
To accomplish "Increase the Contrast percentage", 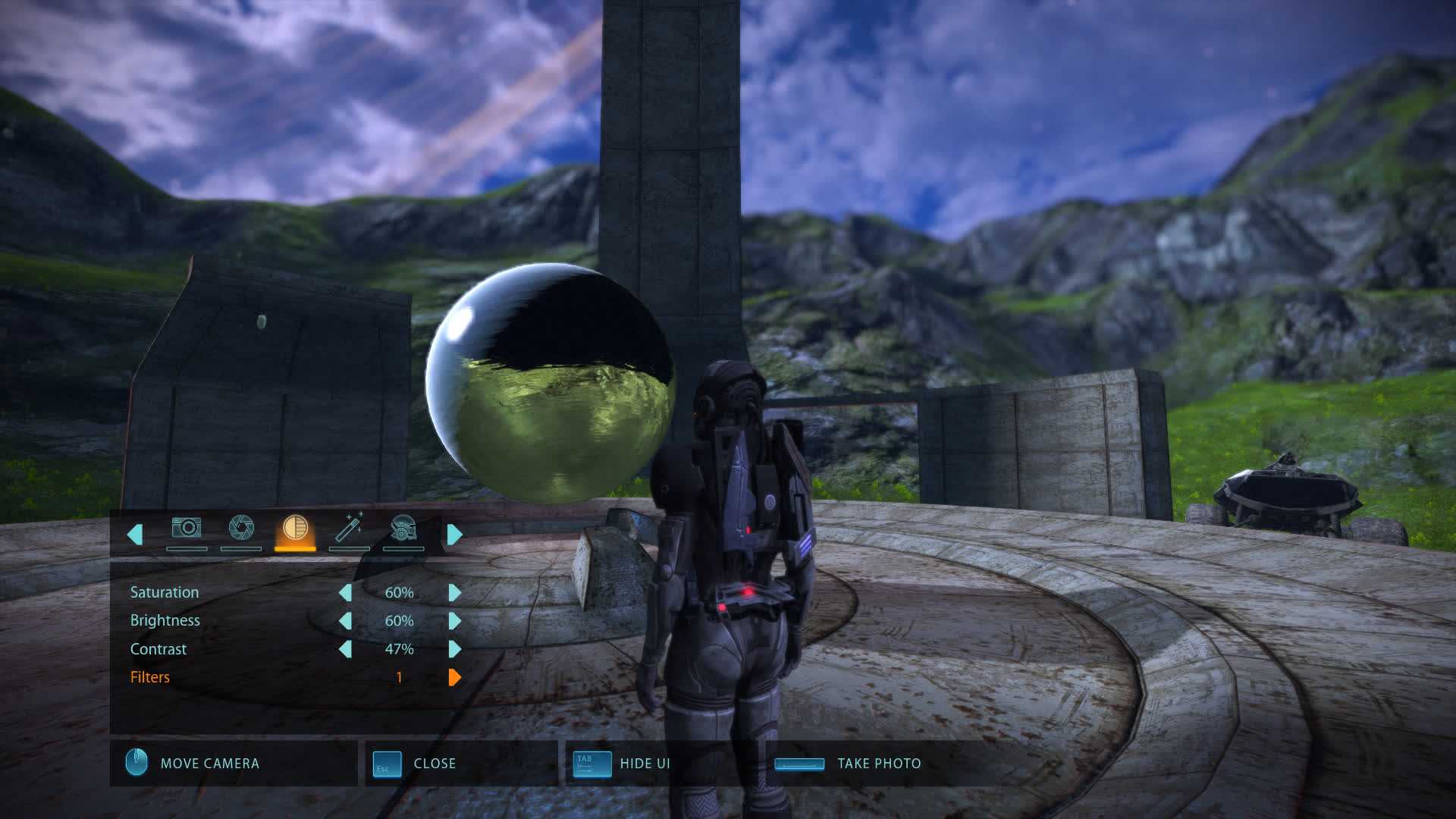I will 455,649.
